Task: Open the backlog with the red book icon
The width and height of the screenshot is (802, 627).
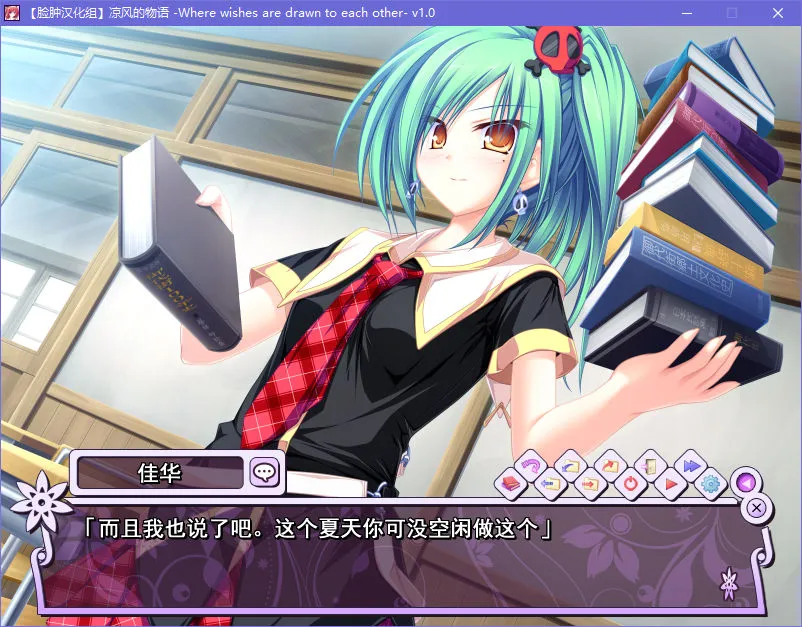Action: pyautogui.click(x=509, y=484)
